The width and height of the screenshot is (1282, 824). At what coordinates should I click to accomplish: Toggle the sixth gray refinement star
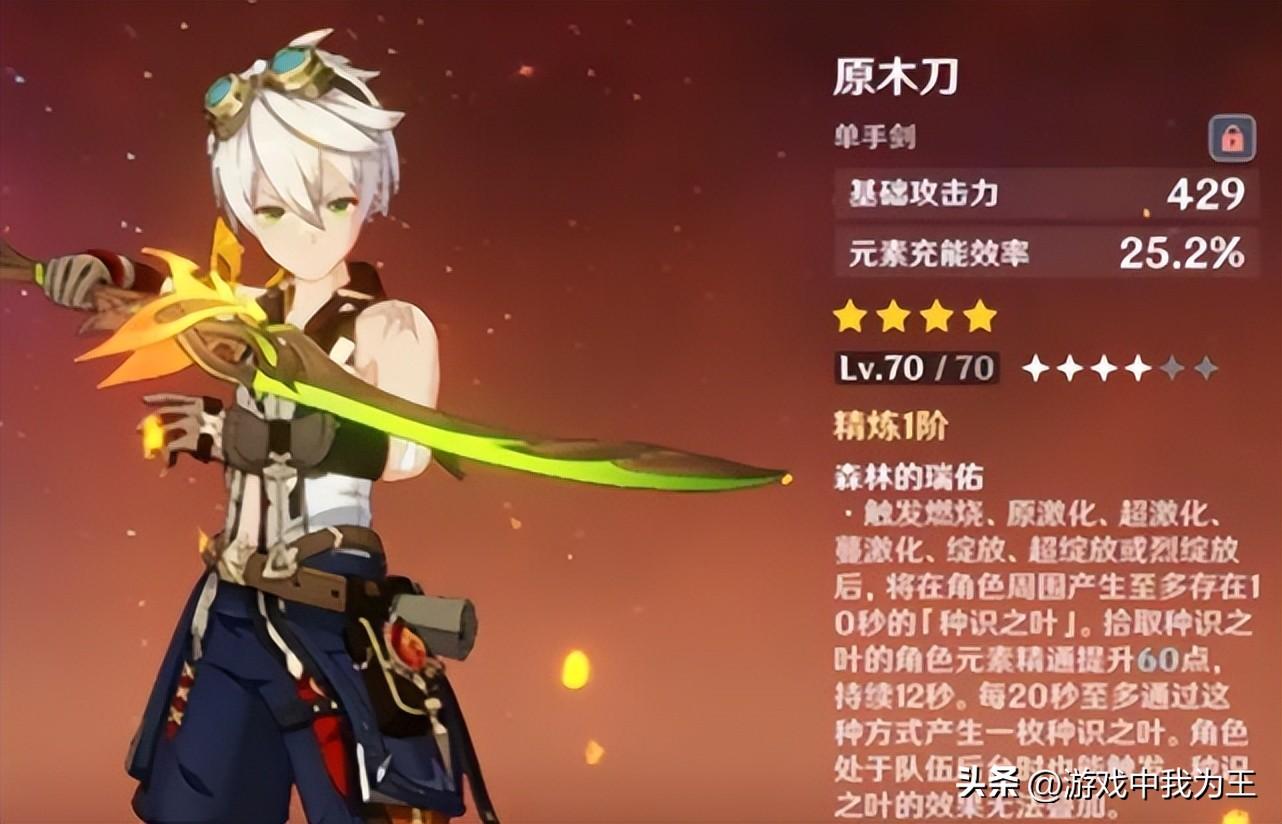tap(1205, 368)
